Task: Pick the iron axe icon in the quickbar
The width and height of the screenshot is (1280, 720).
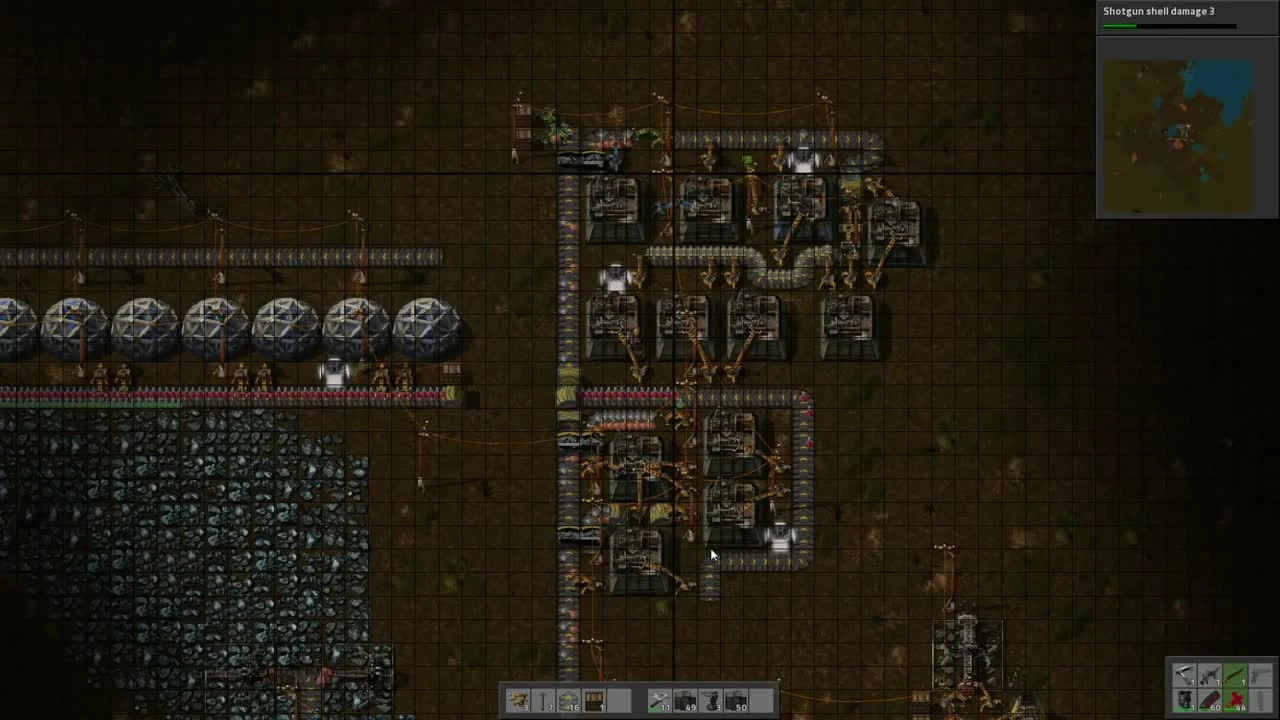Action: coord(1185,675)
